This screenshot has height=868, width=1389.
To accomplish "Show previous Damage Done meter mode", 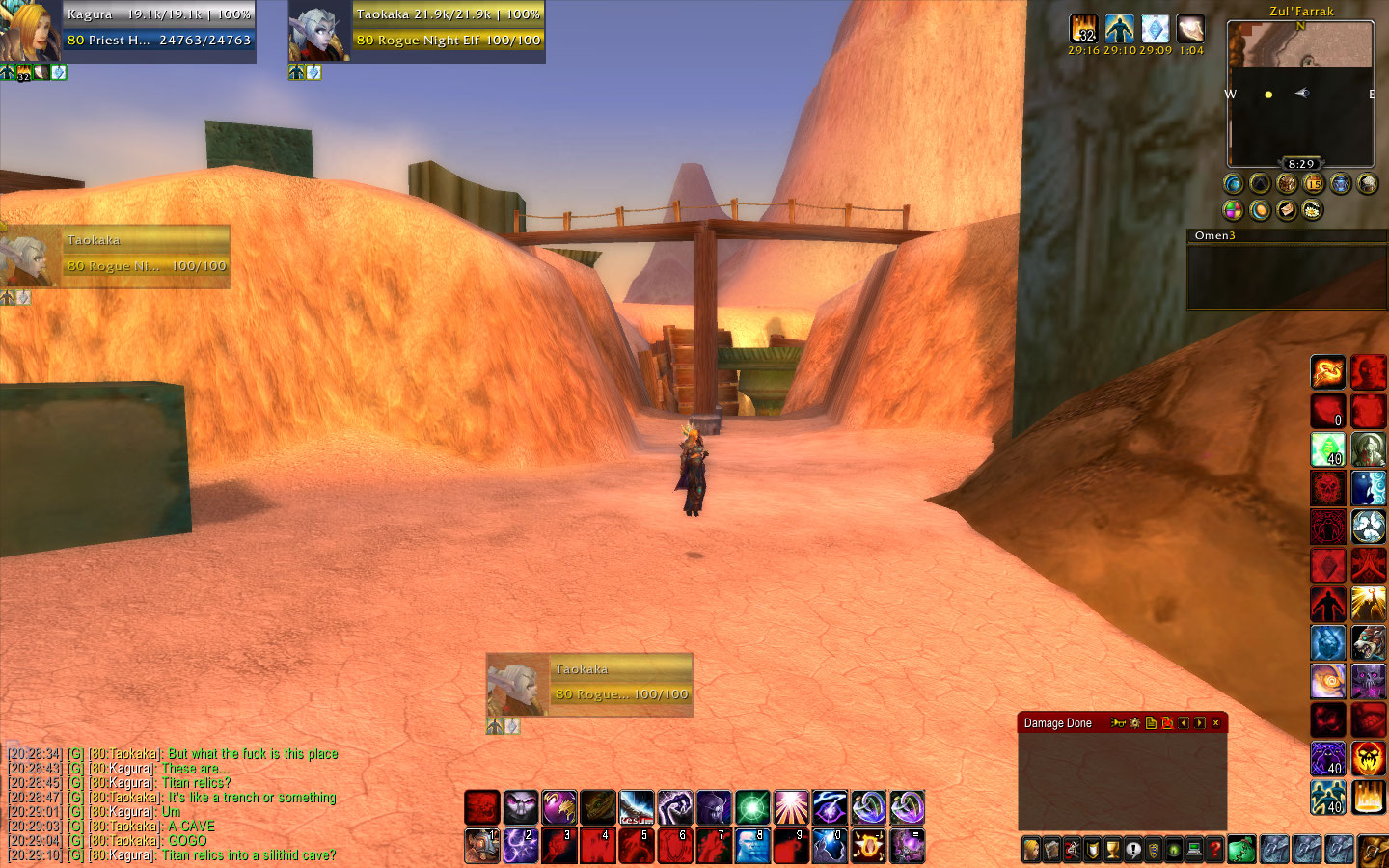I will pyautogui.click(x=1184, y=723).
